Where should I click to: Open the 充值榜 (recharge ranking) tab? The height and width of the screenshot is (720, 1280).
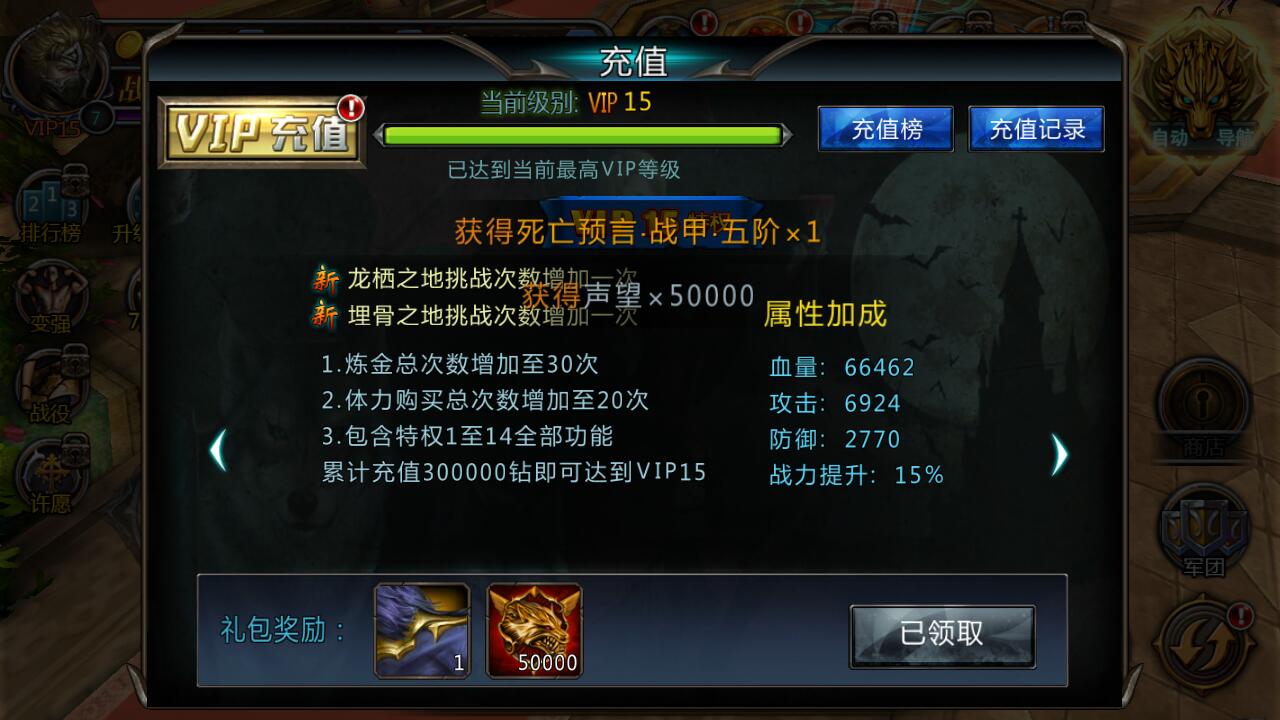click(884, 128)
